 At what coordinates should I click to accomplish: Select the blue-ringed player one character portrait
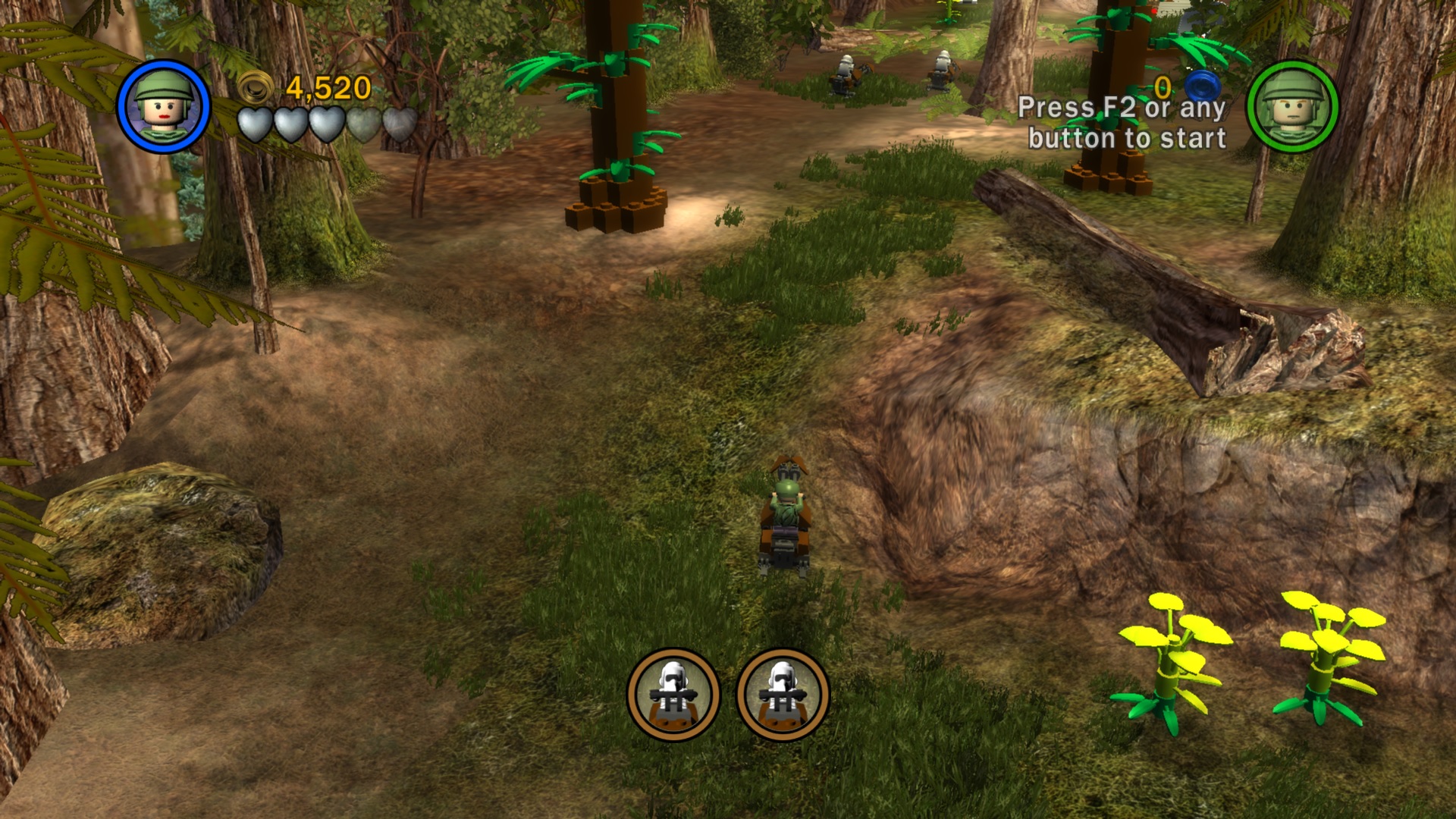[x=163, y=106]
